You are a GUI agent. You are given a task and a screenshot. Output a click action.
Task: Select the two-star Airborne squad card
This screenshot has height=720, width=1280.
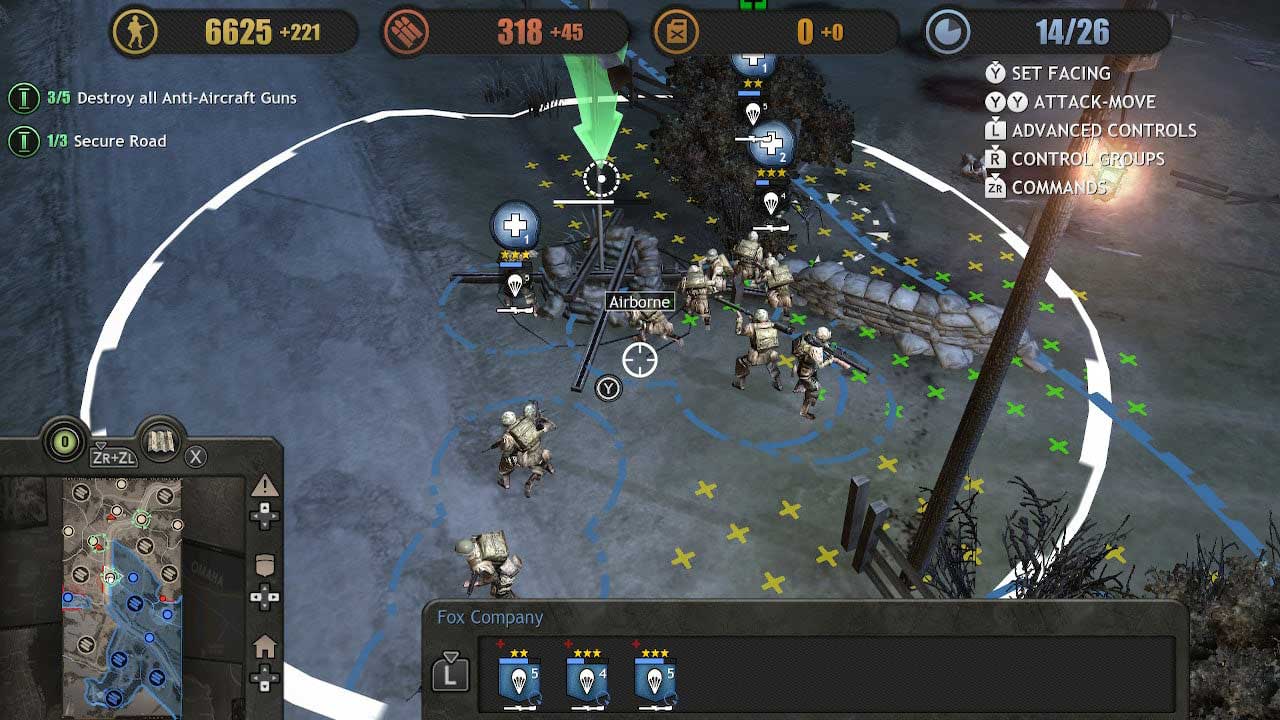519,680
